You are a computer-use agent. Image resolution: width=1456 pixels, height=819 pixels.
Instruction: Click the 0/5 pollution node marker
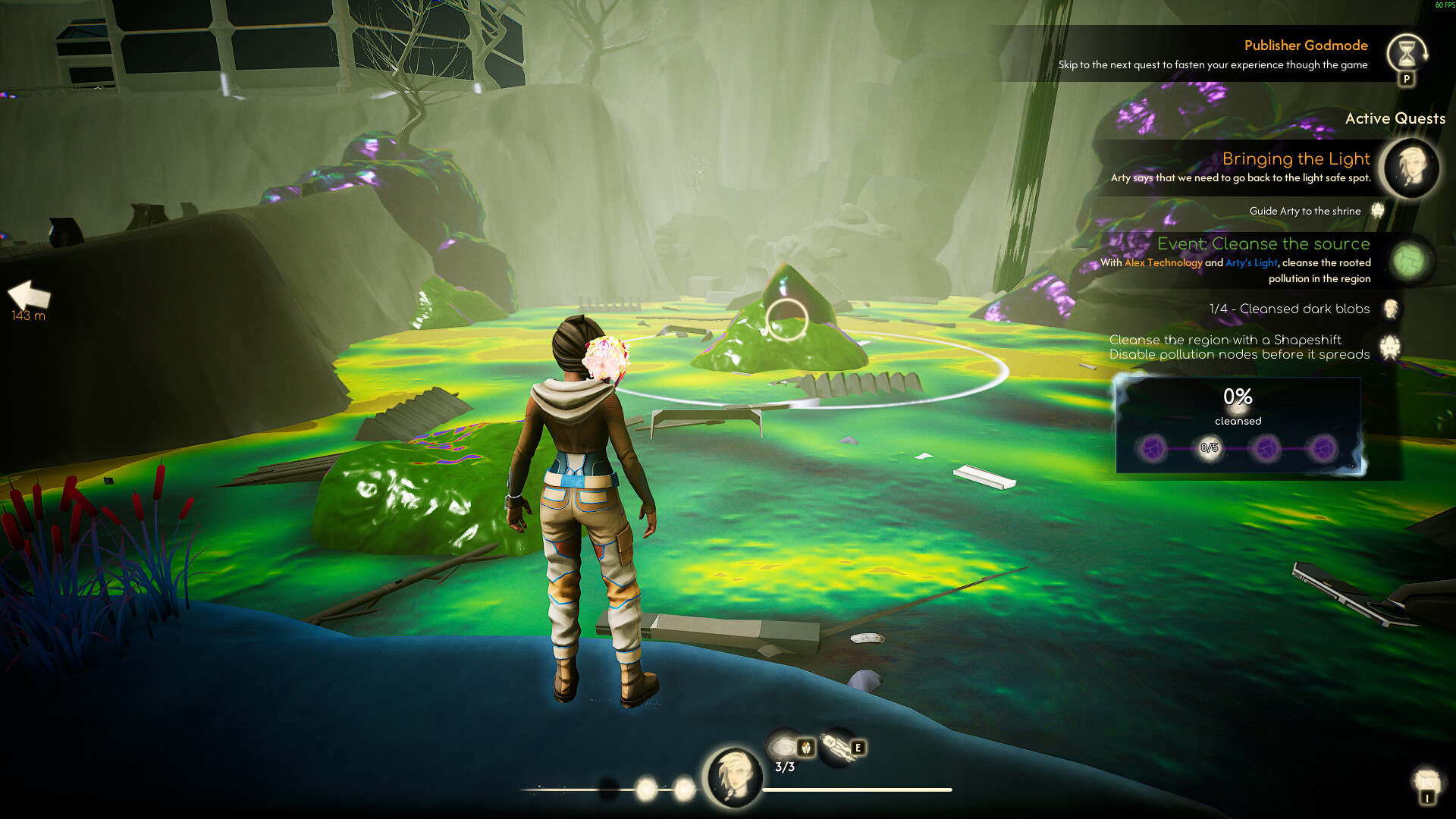click(1209, 448)
